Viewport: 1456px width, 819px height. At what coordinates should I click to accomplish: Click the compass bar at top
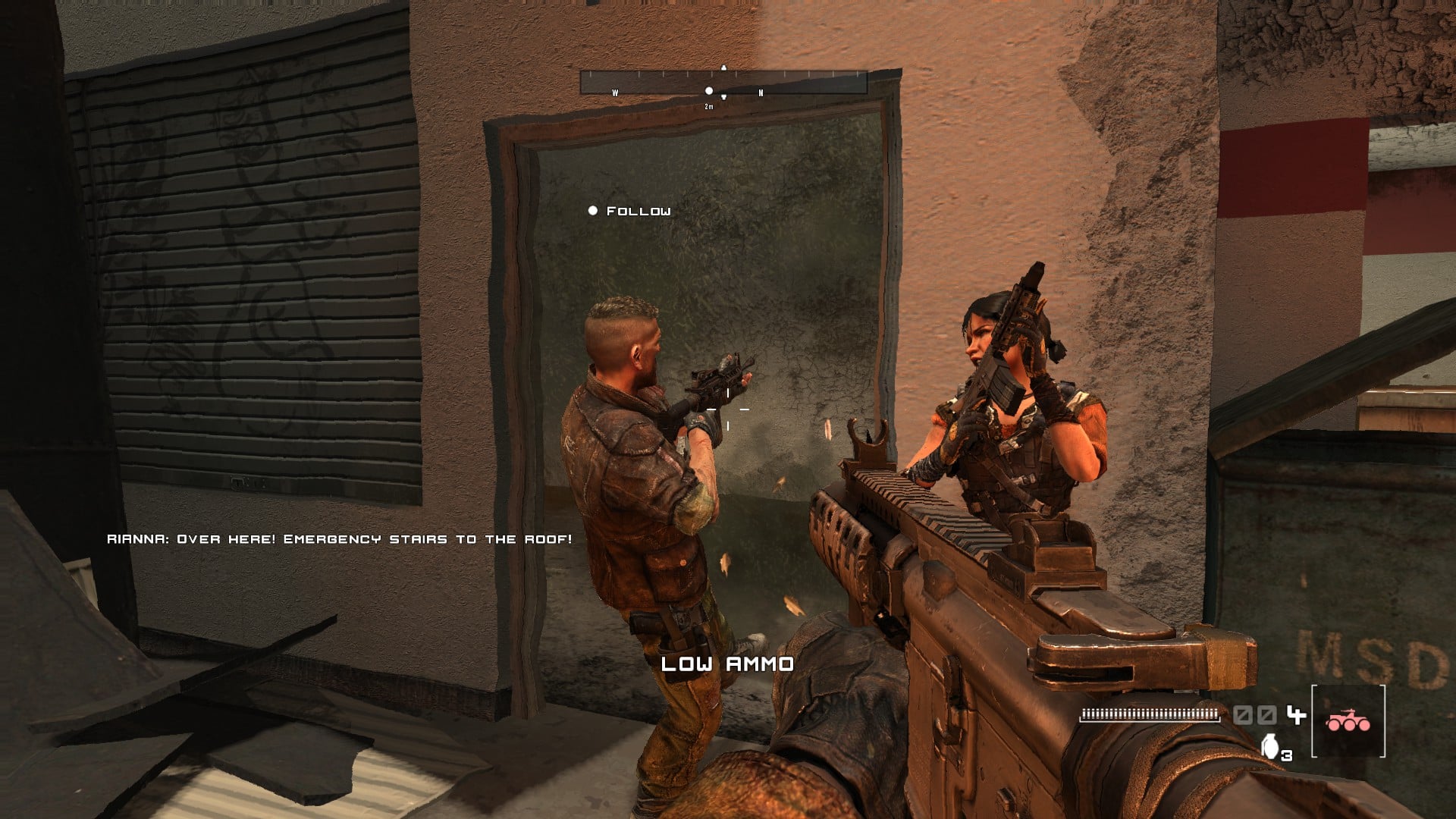click(x=723, y=82)
